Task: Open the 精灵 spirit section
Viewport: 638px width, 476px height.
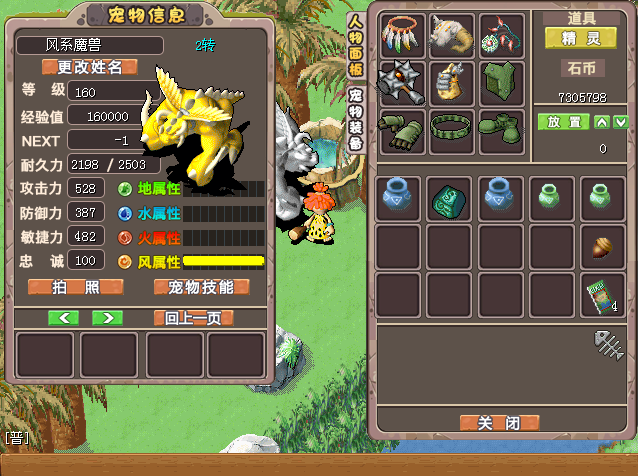Action: click(580, 38)
